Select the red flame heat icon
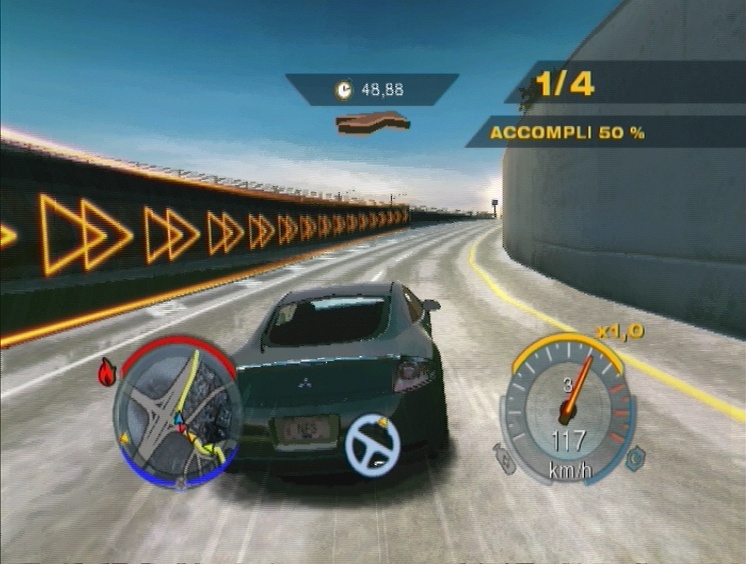746x564 pixels. pos(106,373)
